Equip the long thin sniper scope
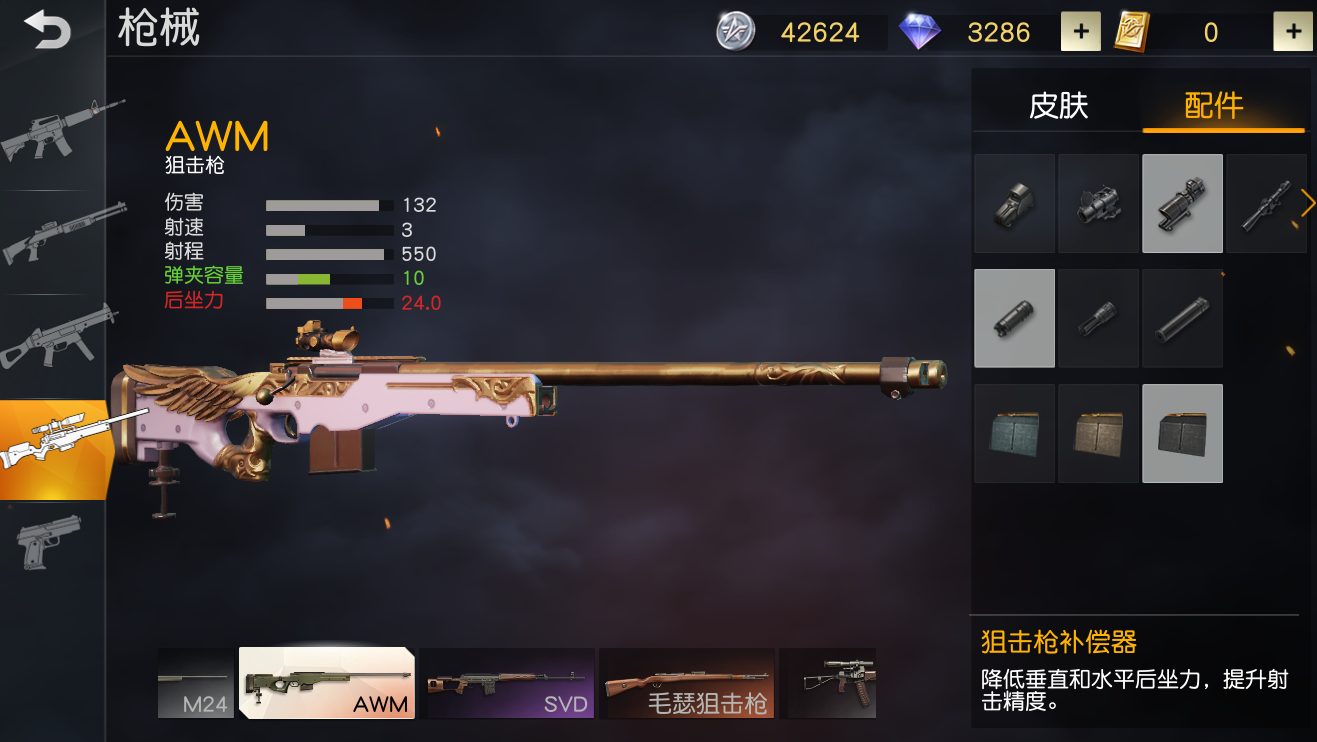1317x742 pixels. point(1265,203)
